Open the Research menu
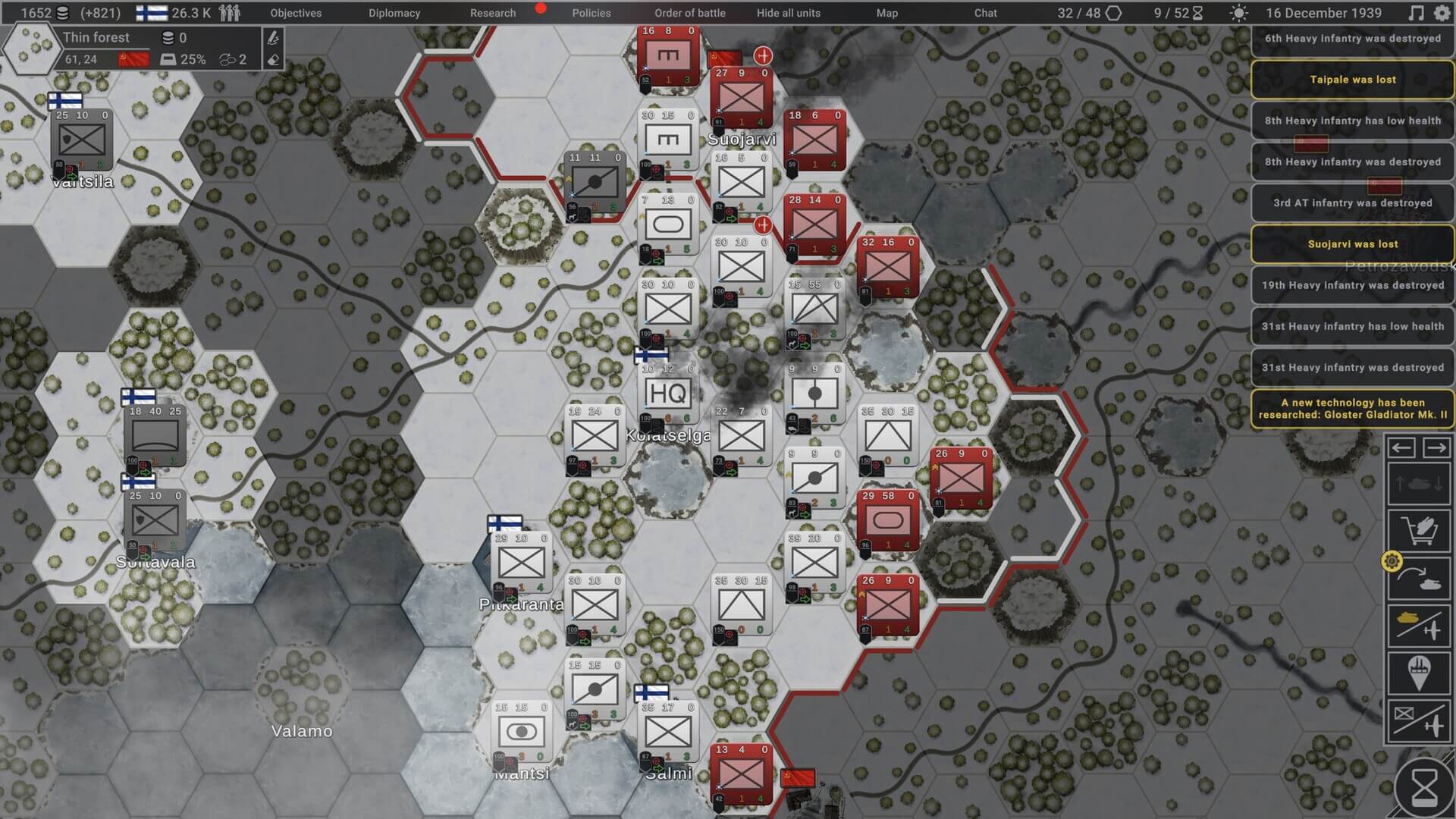The width and height of the screenshot is (1456, 819). click(x=492, y=13)
